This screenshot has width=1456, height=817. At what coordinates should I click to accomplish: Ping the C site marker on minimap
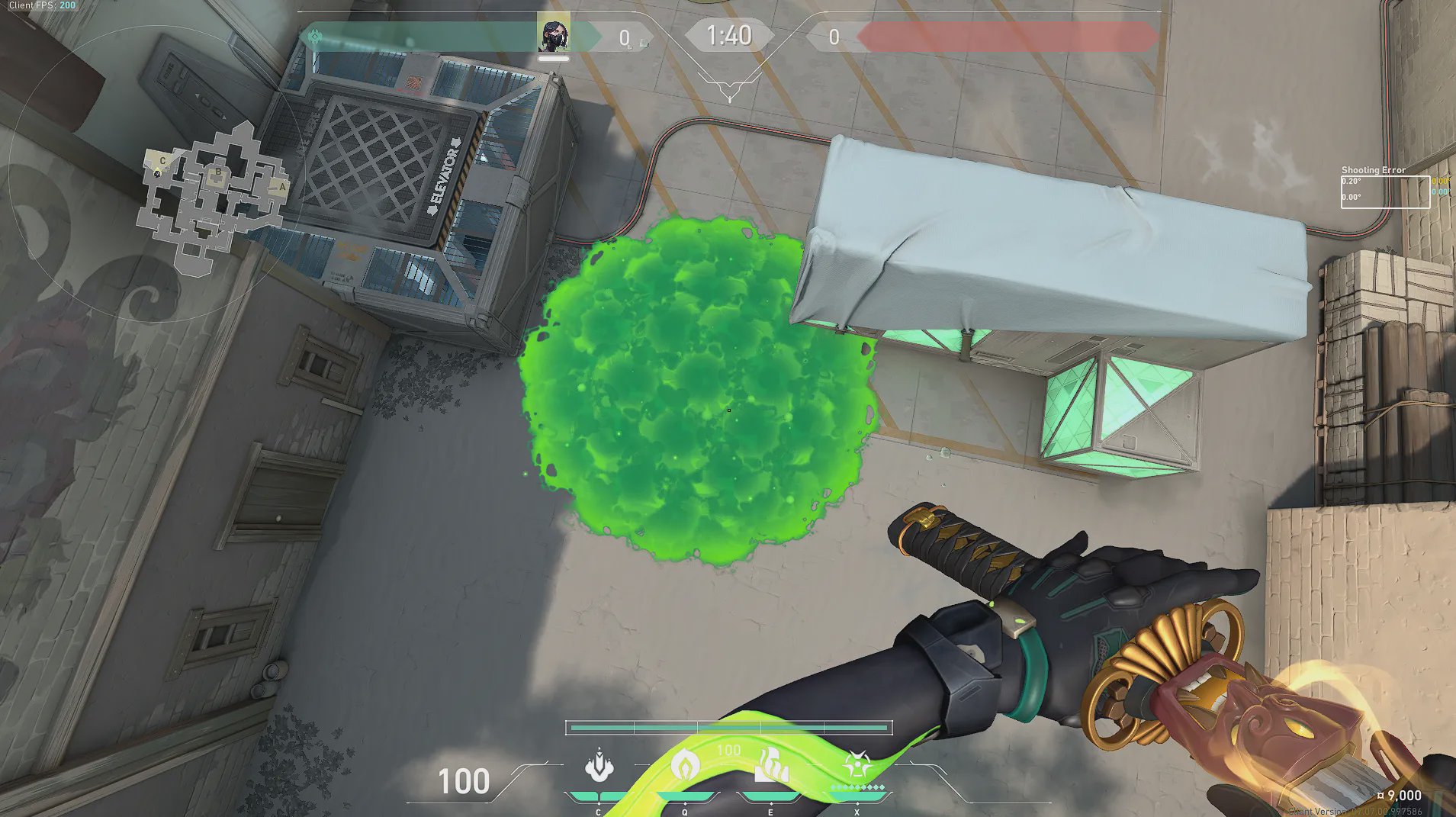[x=162, y=161]
